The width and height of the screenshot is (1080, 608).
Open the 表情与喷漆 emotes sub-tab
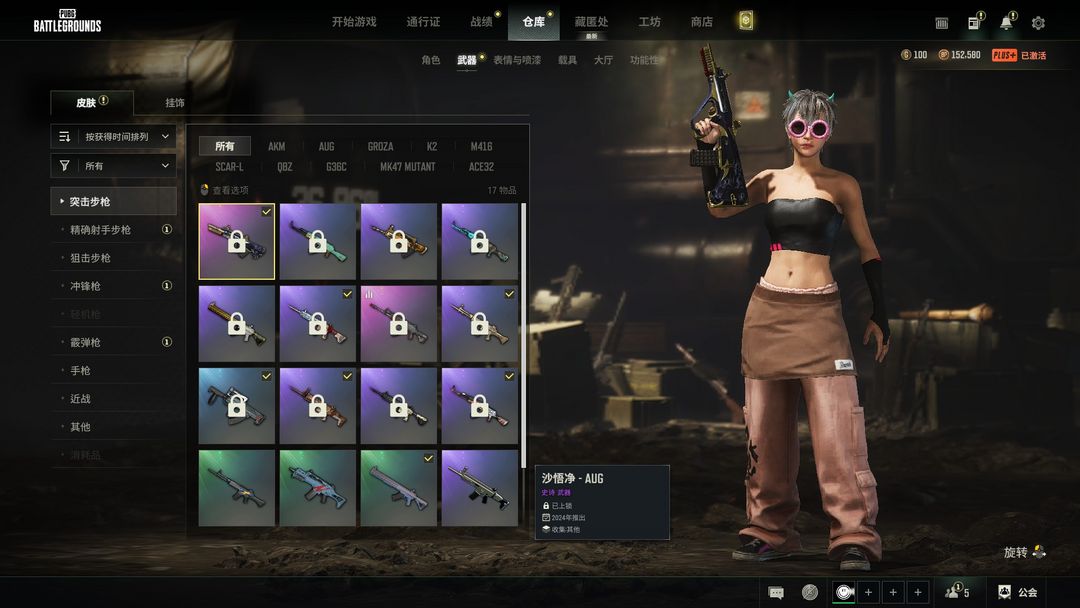517,60
